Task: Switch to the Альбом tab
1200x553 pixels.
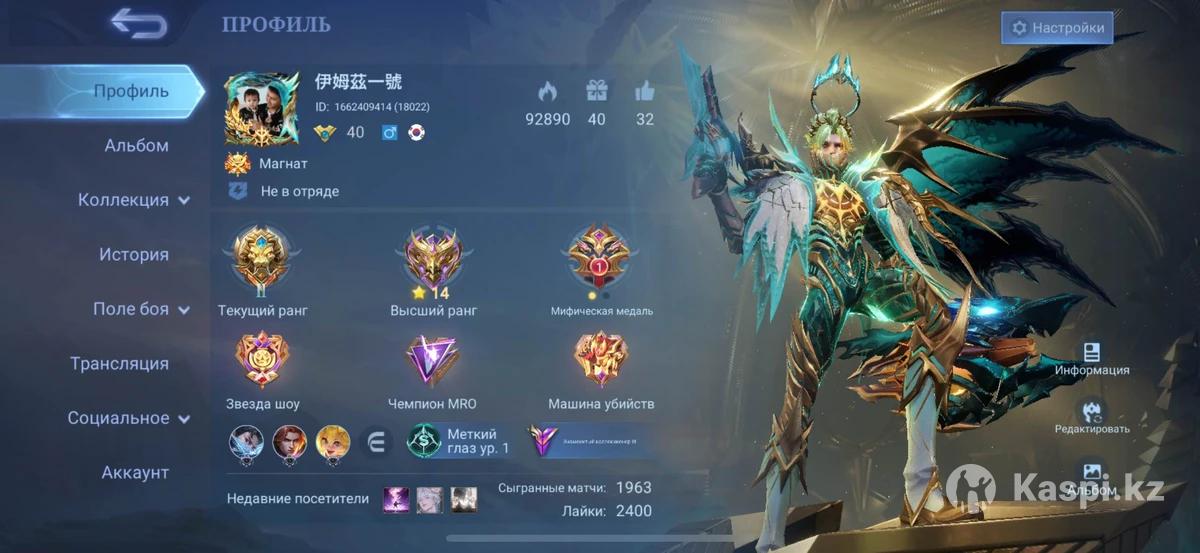Action: click(x=136, y=146)
